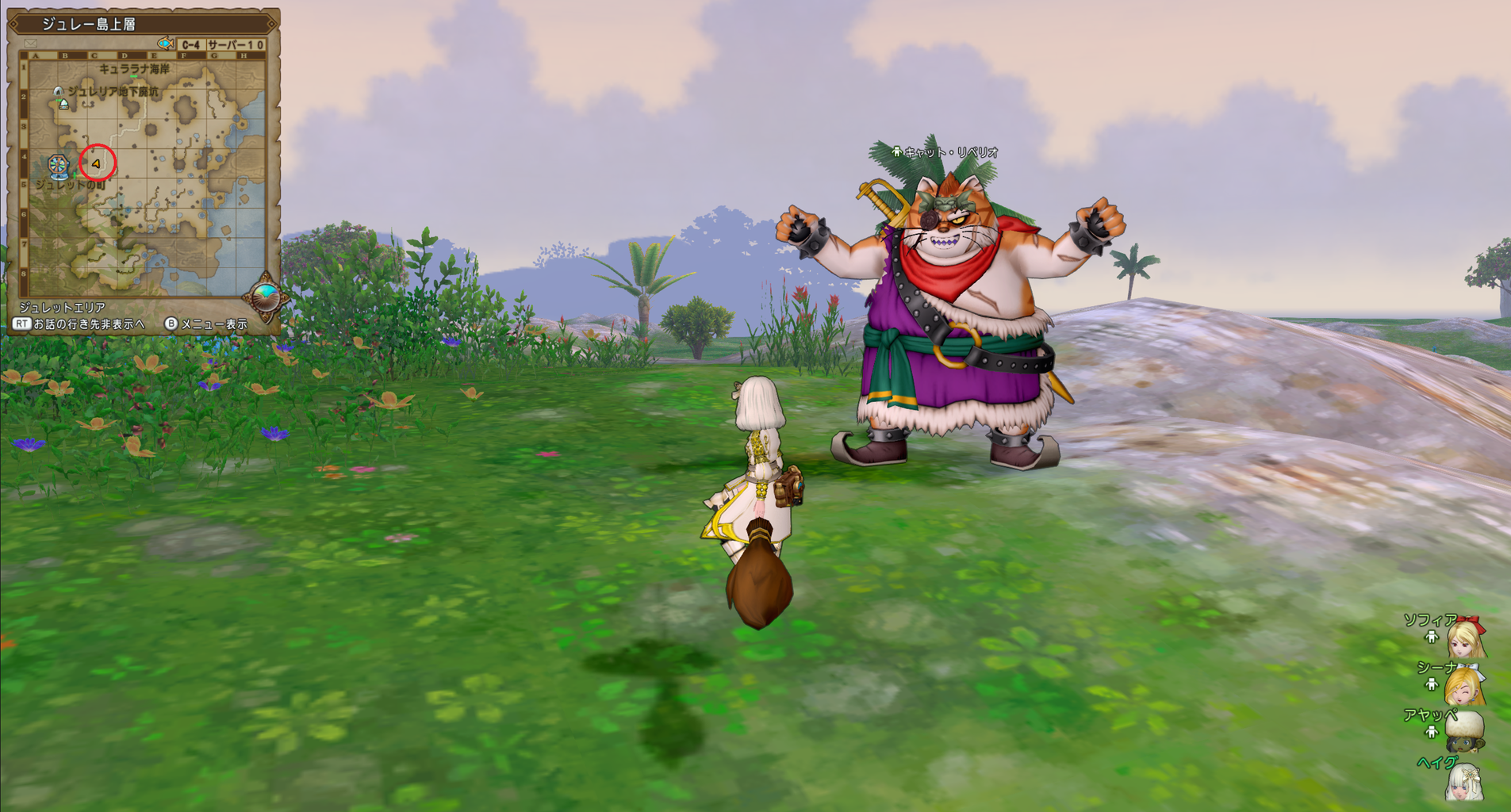1511x812 pixels.
Task: Click アヤッペ's status figure icon
Action: click(x=1432, y=731)
